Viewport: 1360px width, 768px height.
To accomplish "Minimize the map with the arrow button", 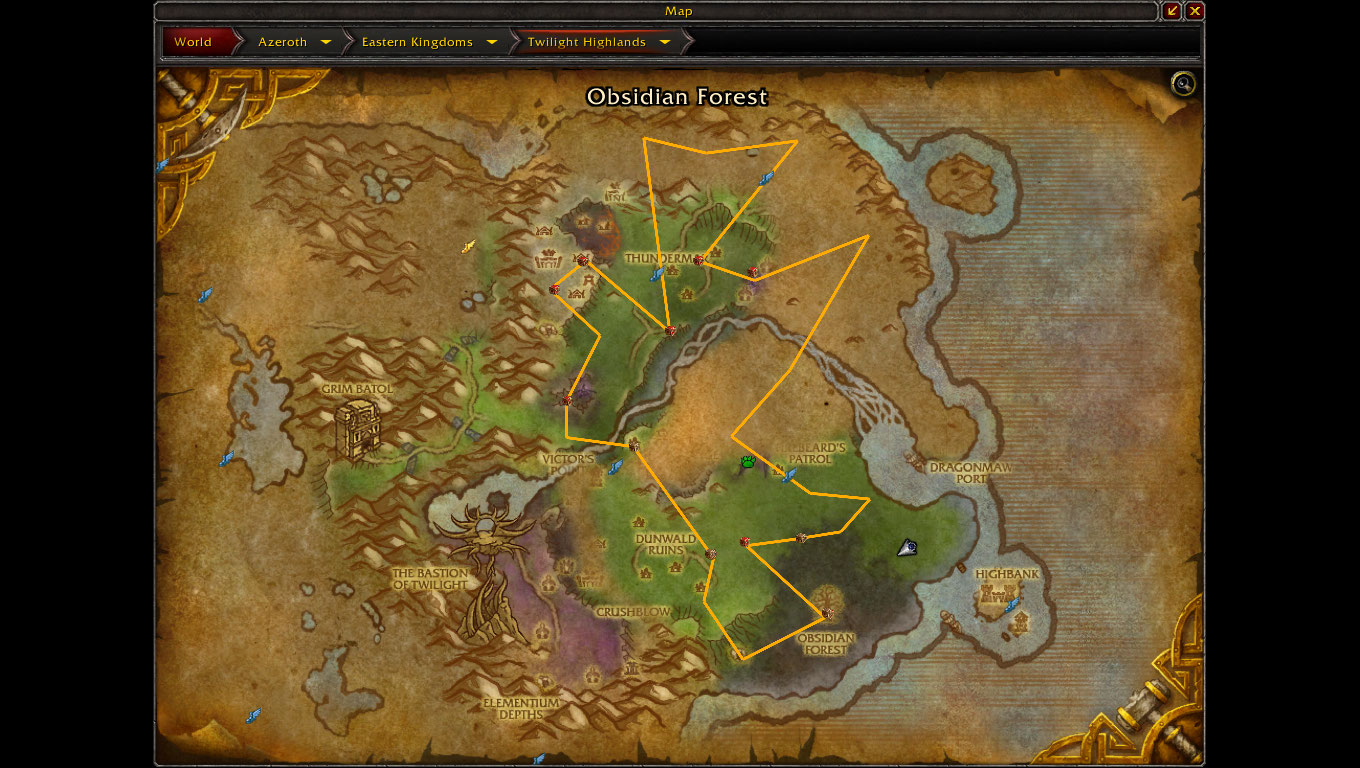I will click(1173, 11).
